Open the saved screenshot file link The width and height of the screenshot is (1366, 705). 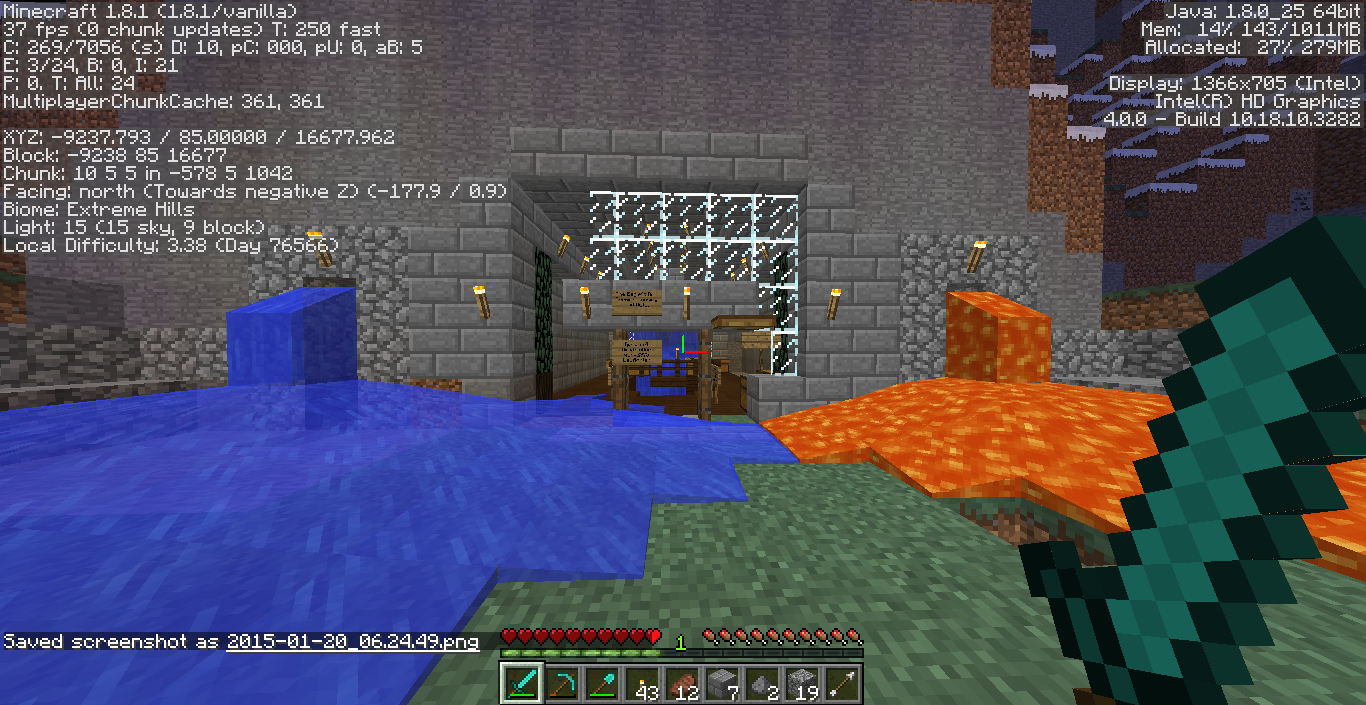click(x=352, y=642)
